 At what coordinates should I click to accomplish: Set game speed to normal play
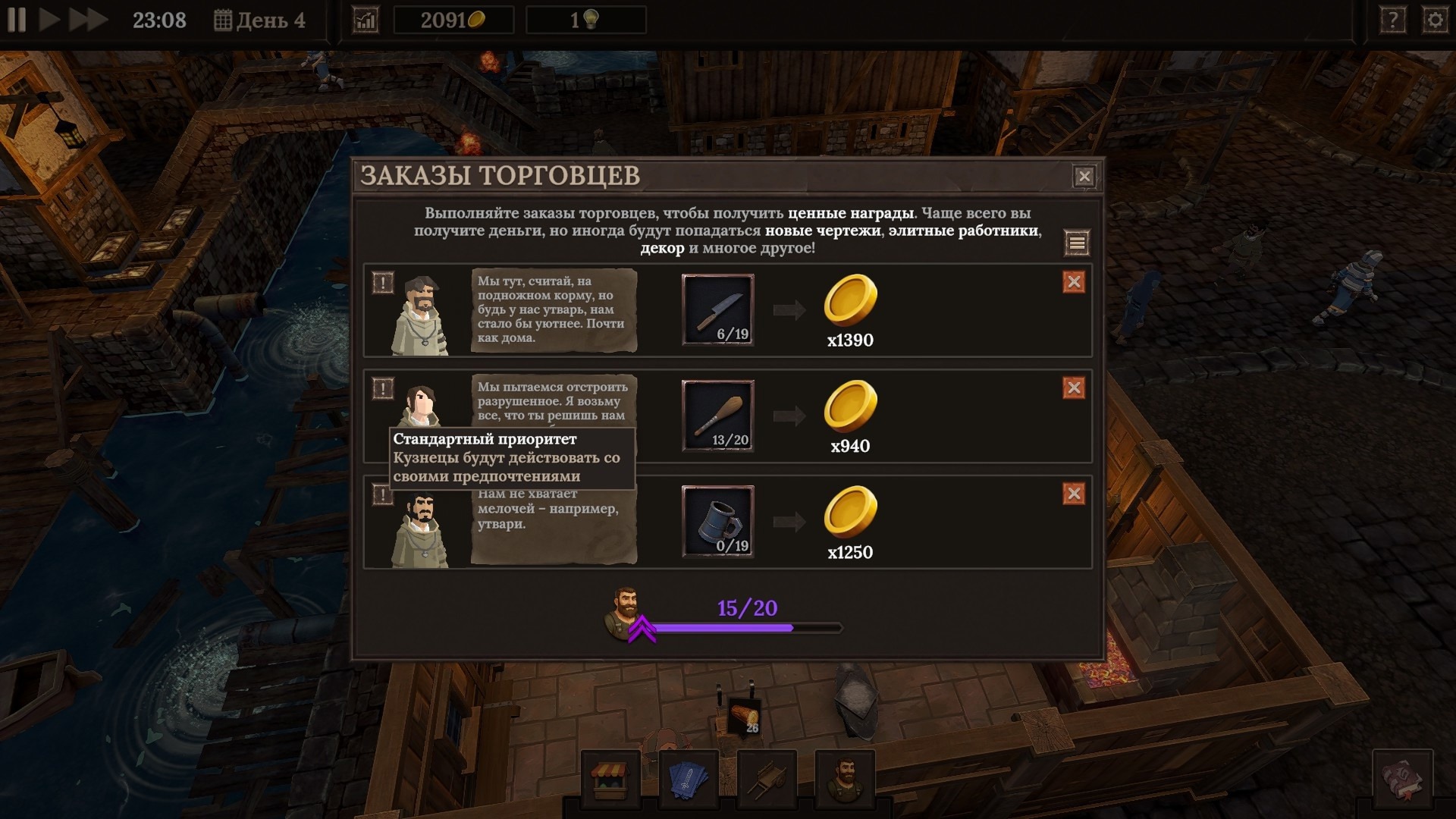tap(49, 20)
